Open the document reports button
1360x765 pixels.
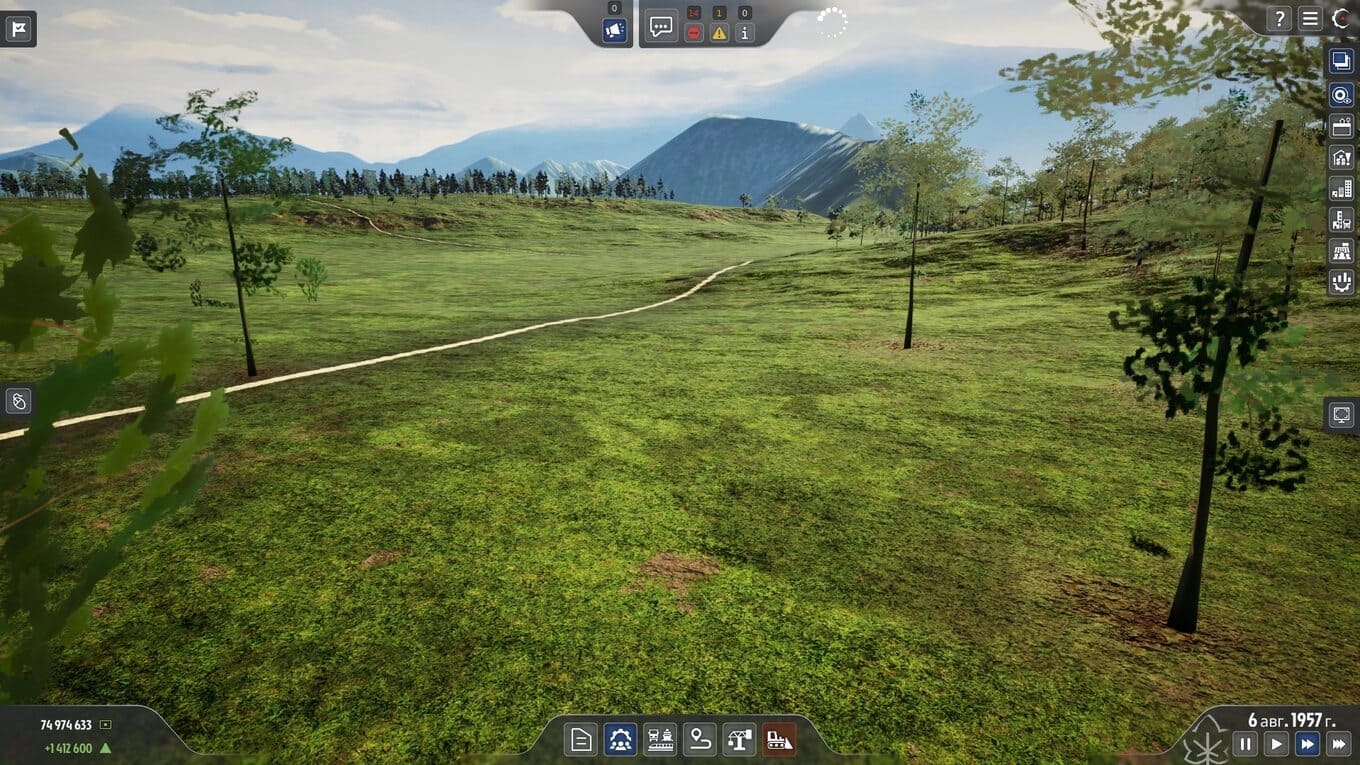point(581,740)
